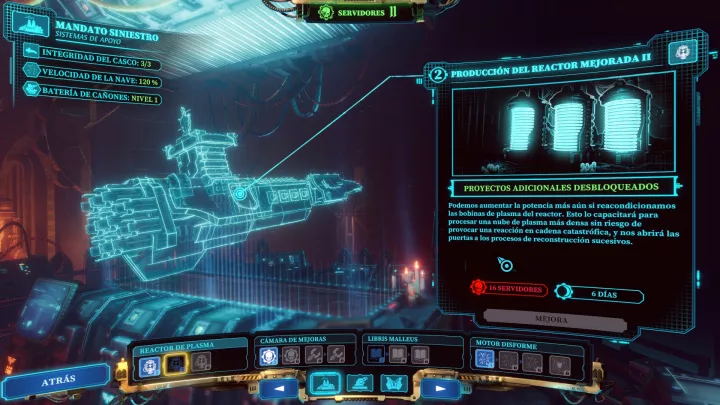
Task: Select the reactor node on the ship hologram
Action: 240,192
